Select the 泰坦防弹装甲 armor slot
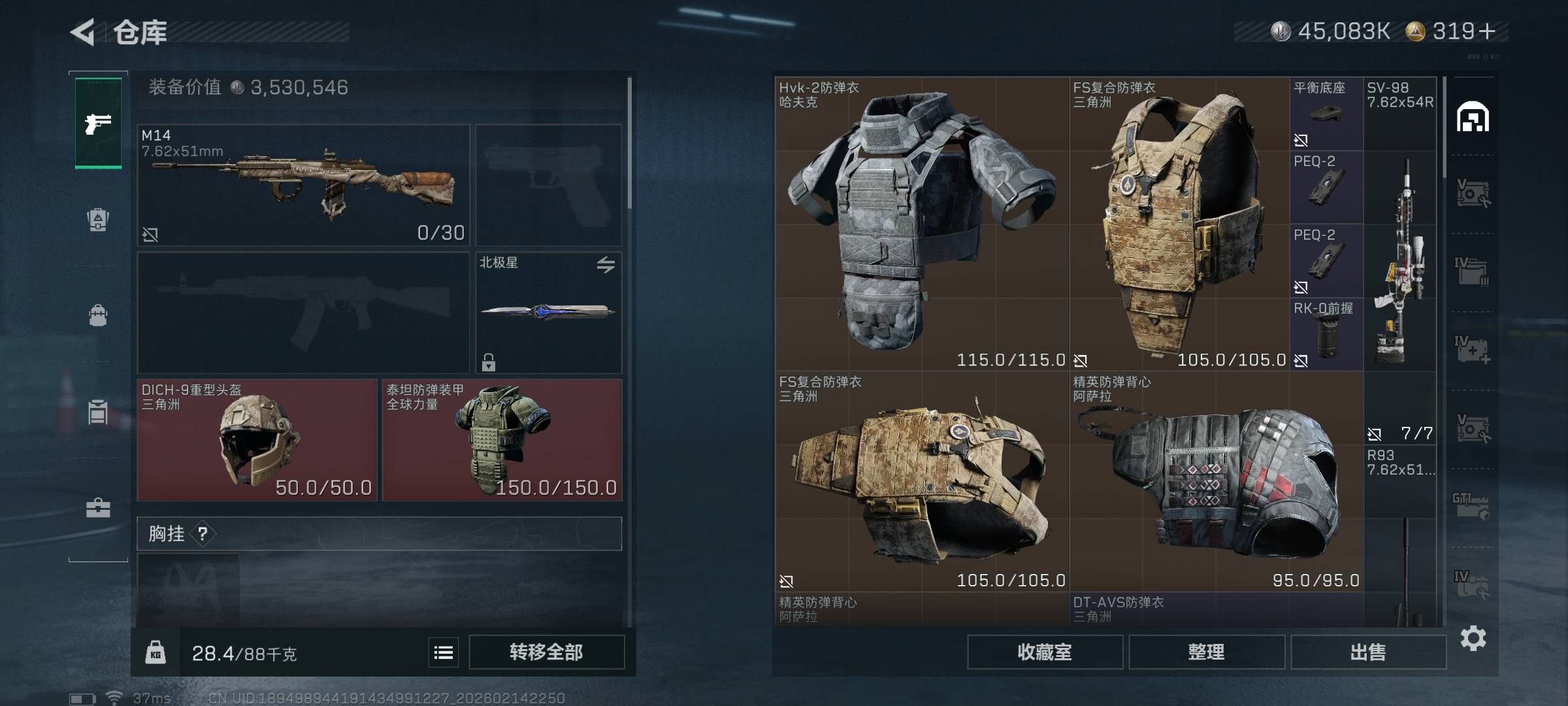Image resolution: width=1568 pixels, height=706 pixels. click(502, 440)
